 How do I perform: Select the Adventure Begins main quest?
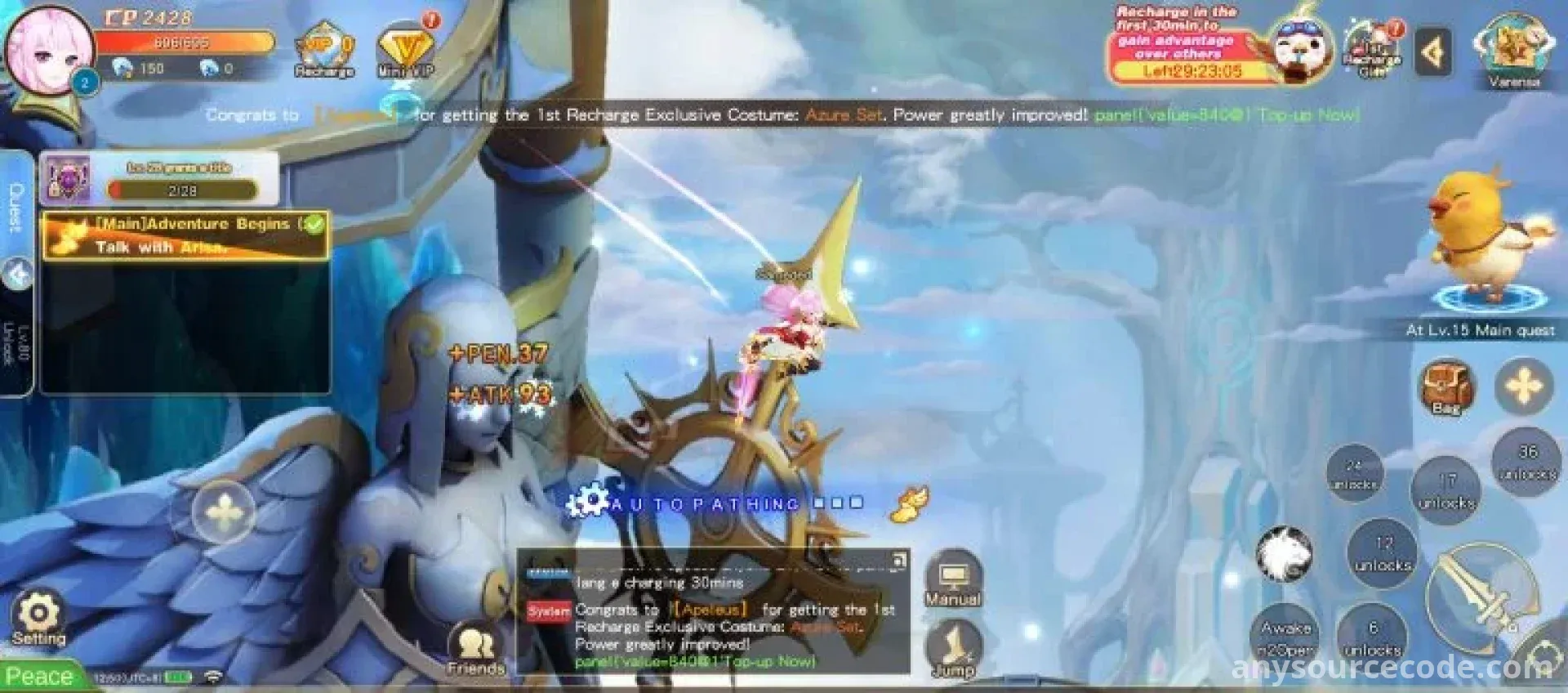click(185, 235)
